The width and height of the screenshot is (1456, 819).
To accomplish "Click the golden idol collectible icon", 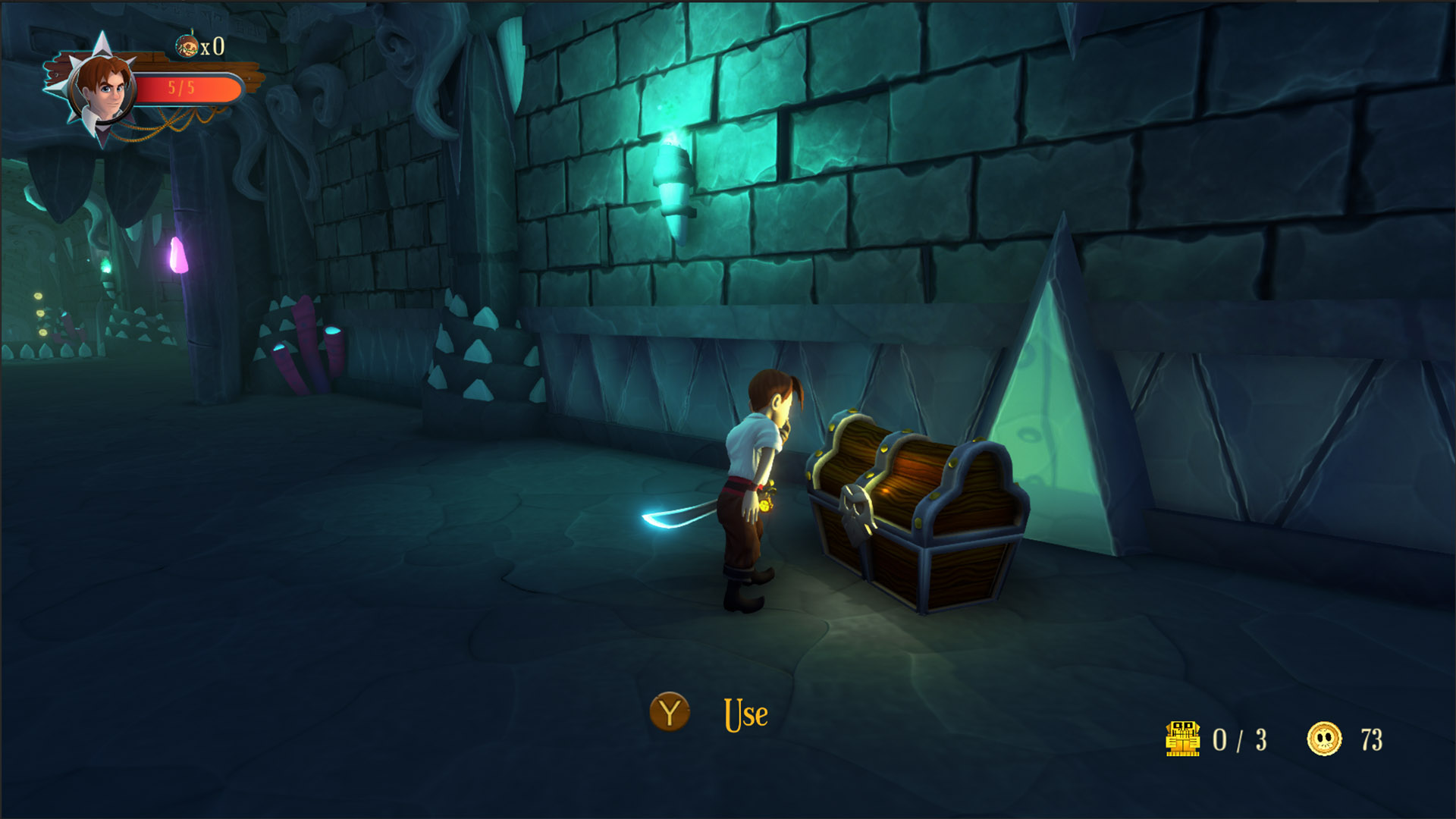I will (x=1182, y=739).
